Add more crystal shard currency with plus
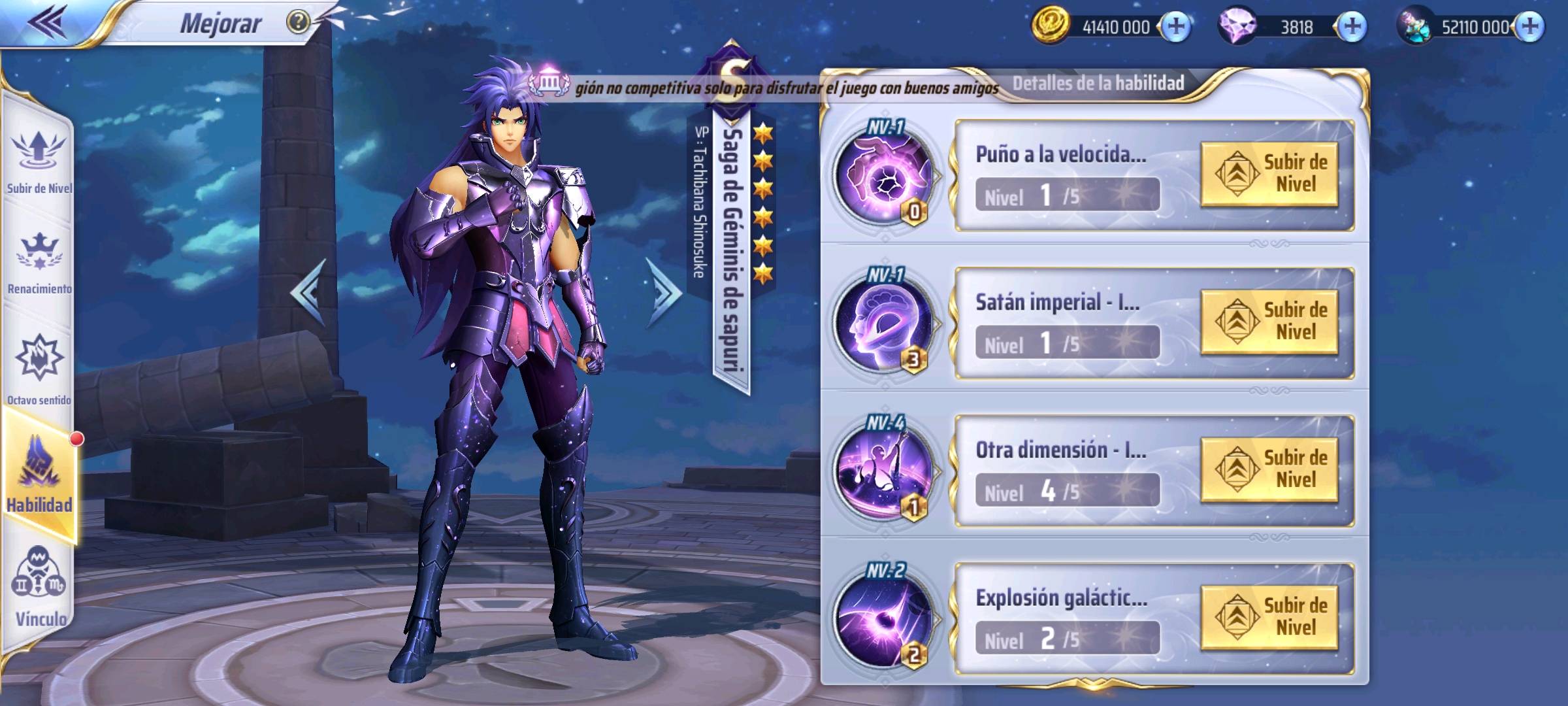Viewport: 1568px width, 706px height. (1530, 26)
